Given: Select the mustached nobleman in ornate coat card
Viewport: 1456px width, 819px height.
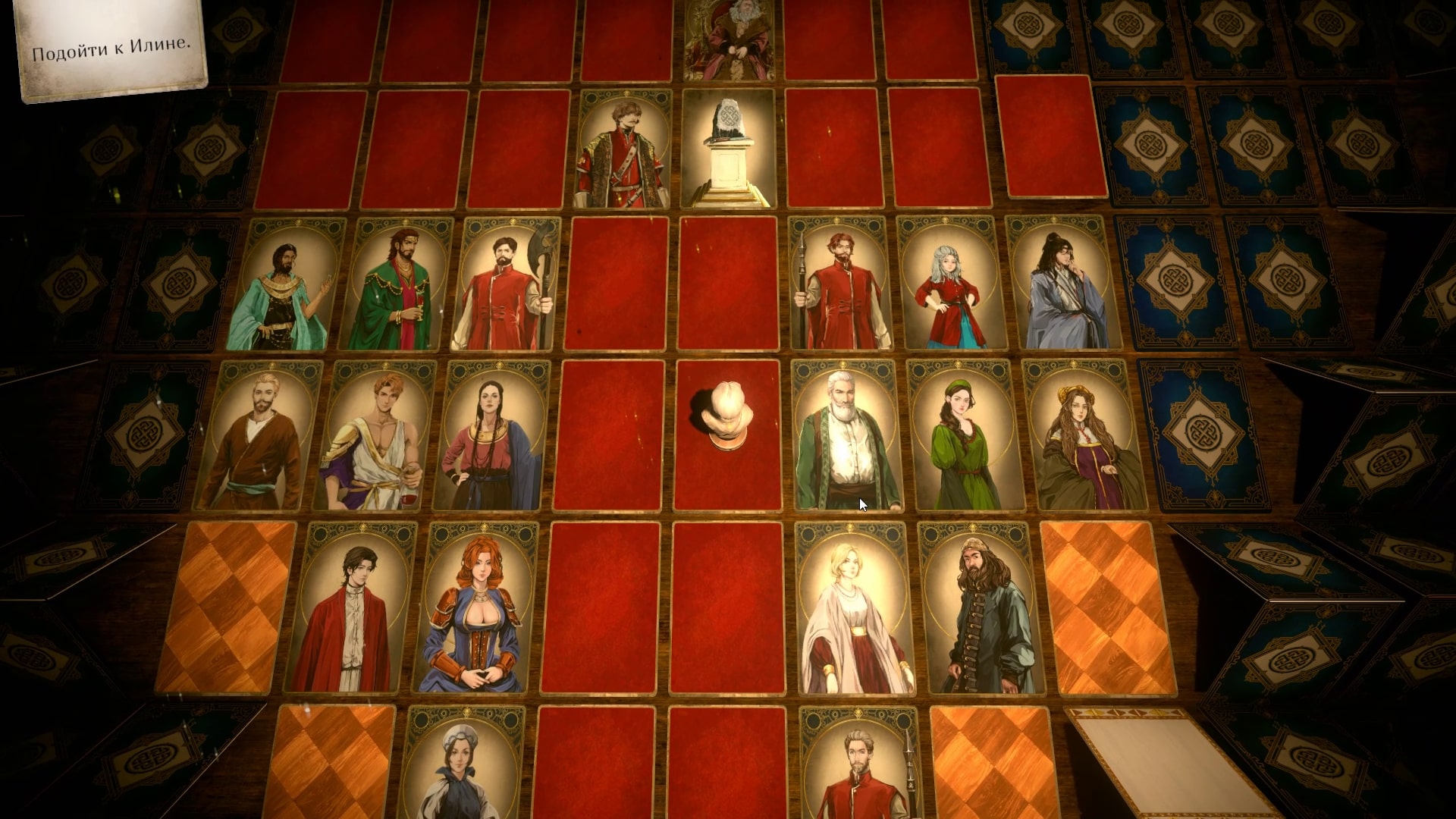Looking at the screenshot, I should [x=624, y=149].
